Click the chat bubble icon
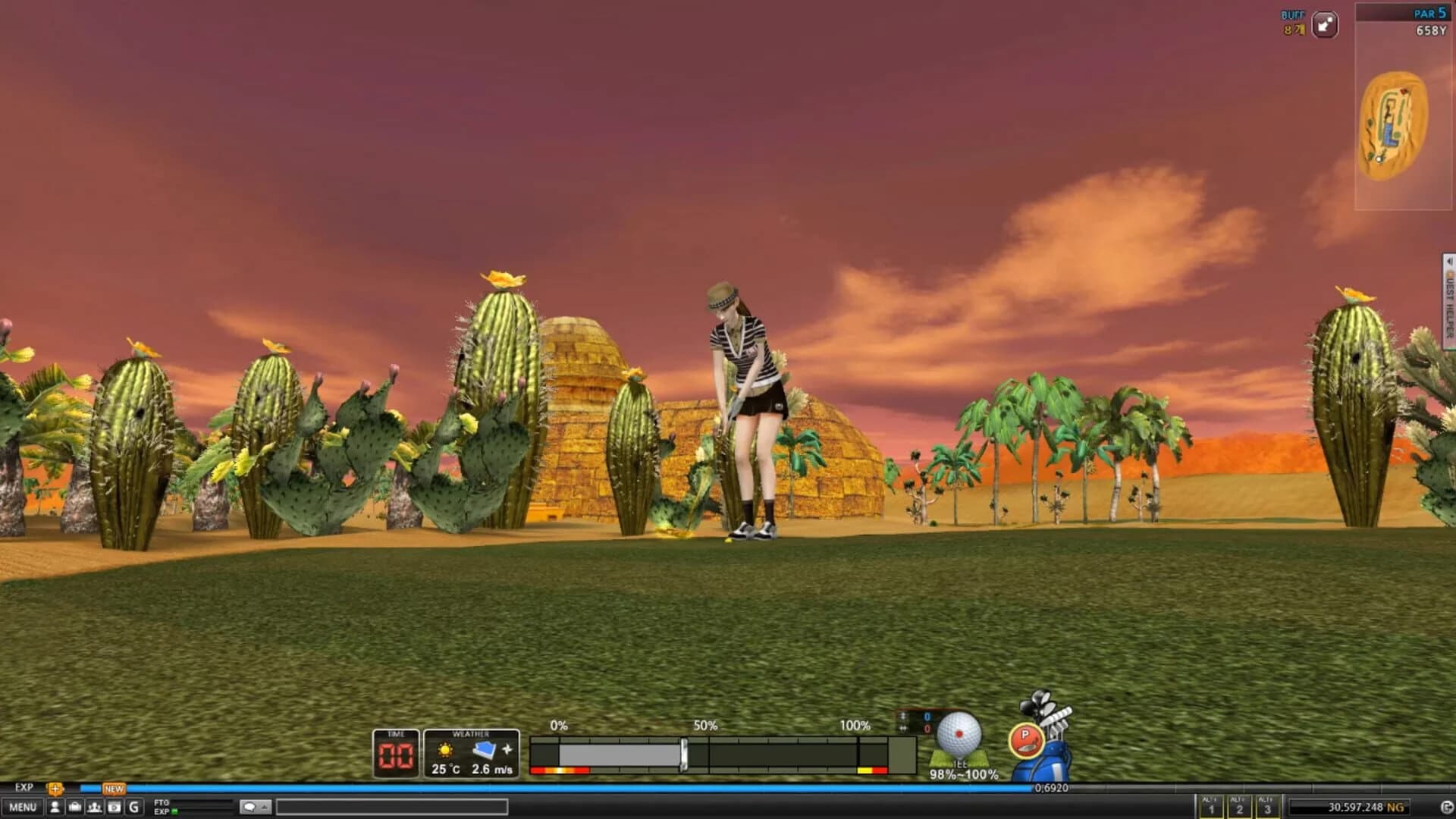The height and width of the screenshot is (819, 1456). click(x=250, y=807)
